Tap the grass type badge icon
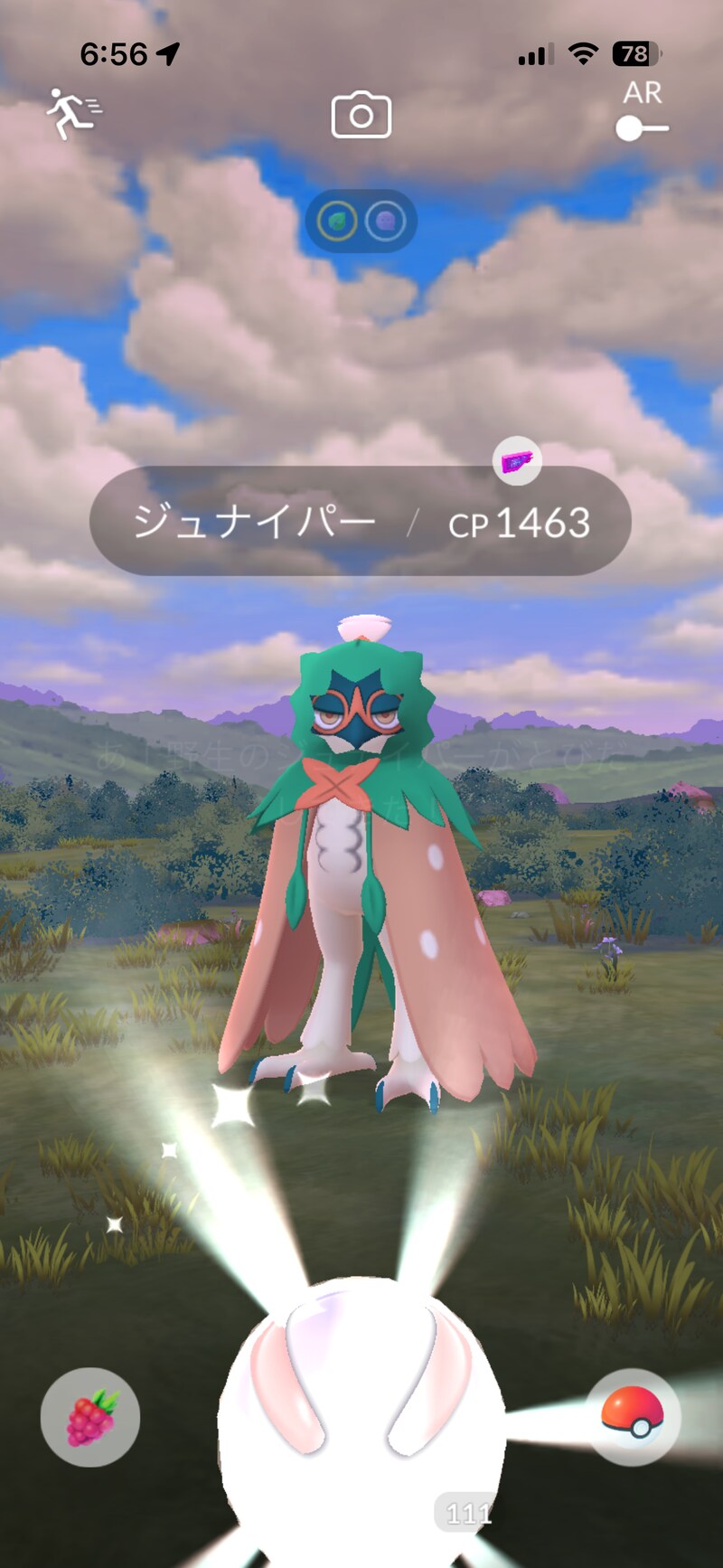723x1568 pixels. pos(337,221)
